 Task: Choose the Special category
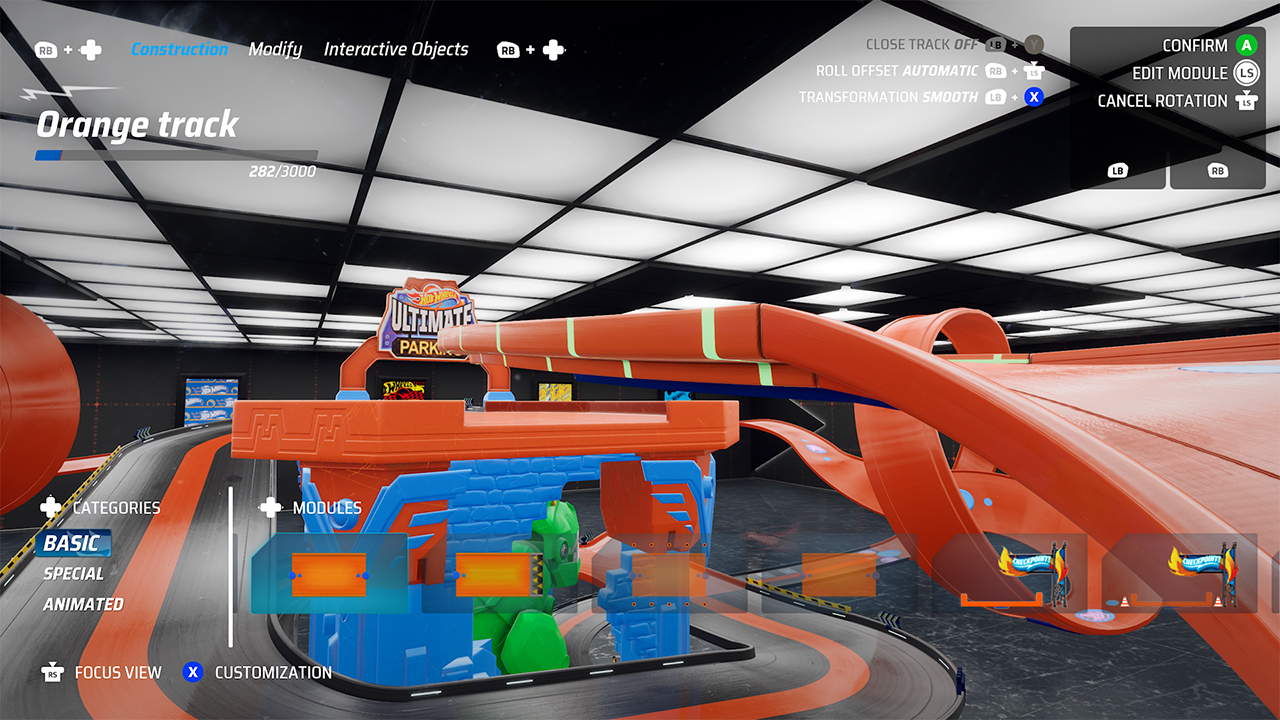coord(73,574)
